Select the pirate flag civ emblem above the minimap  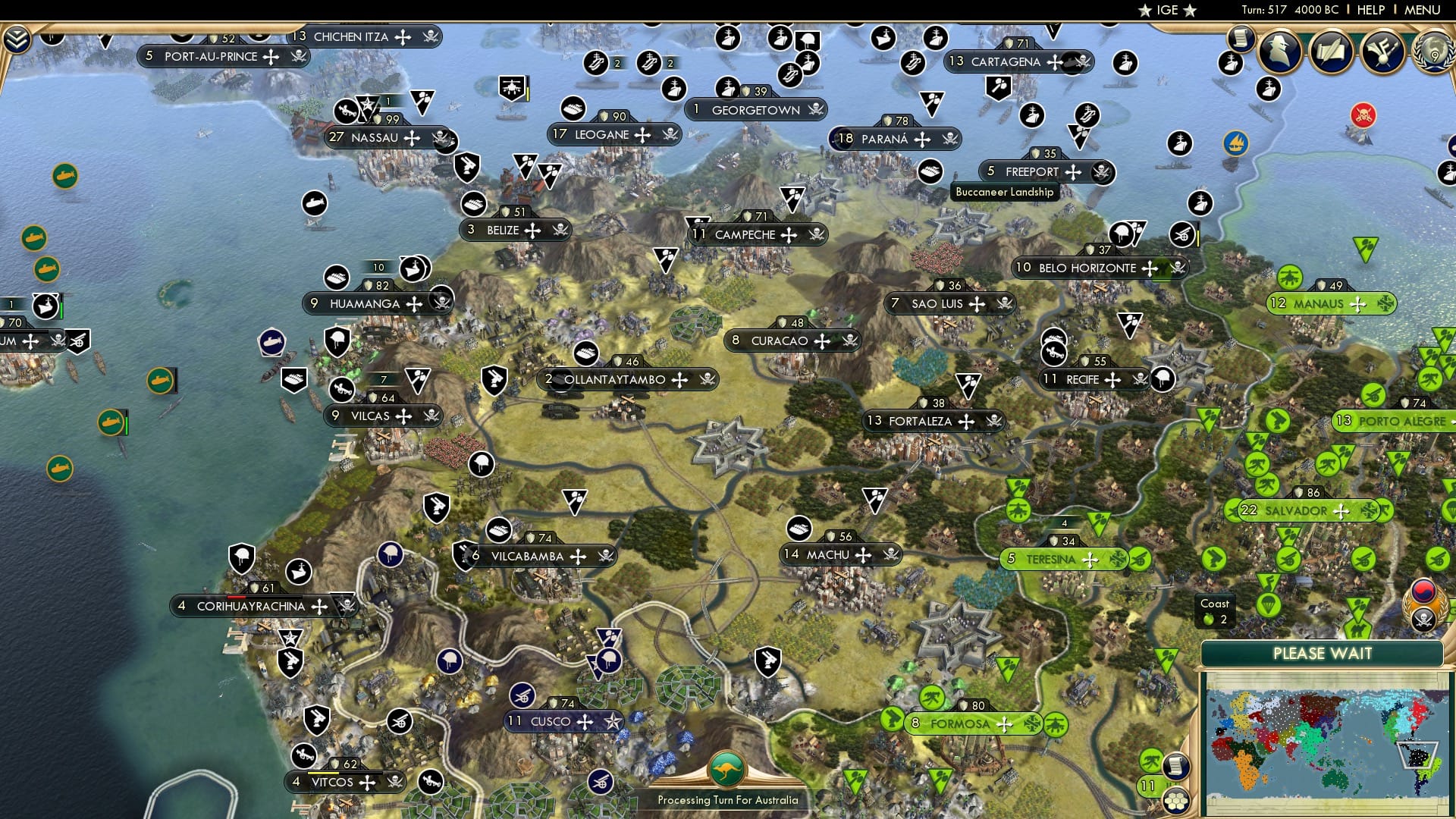(x=1423, y=618)
